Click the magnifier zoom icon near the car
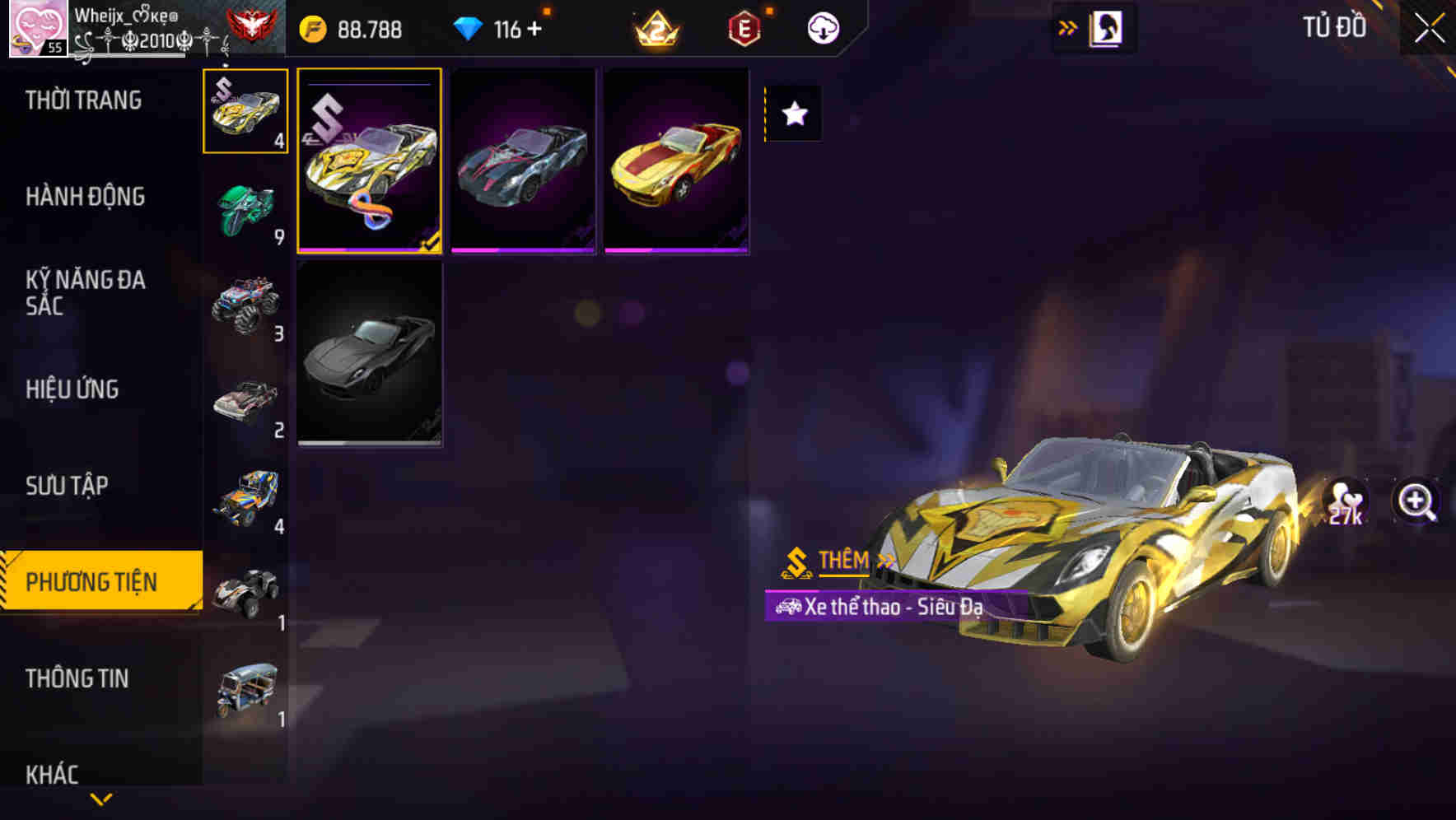This screenshot has width=1456, height=820. coord(1414,498)
